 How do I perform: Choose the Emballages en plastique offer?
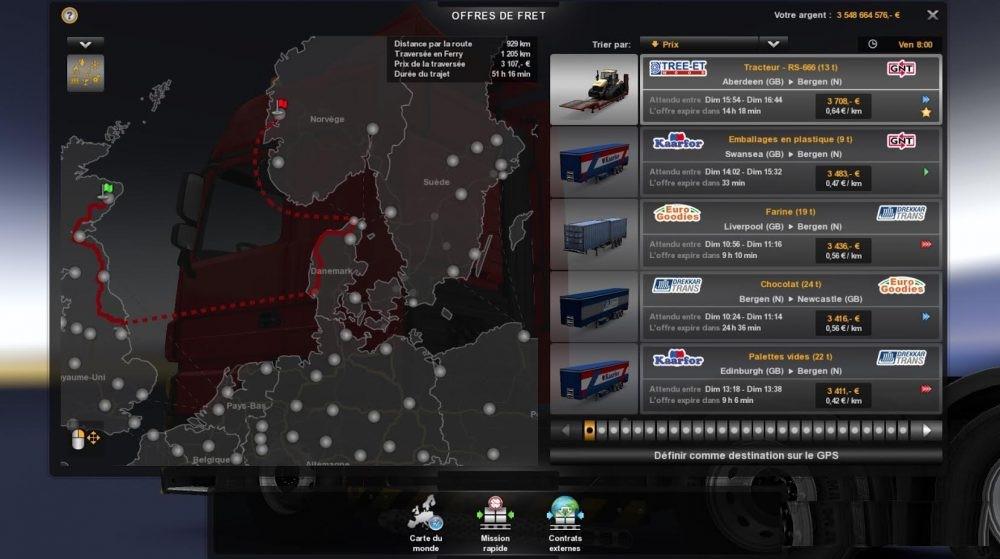[790, 161]
